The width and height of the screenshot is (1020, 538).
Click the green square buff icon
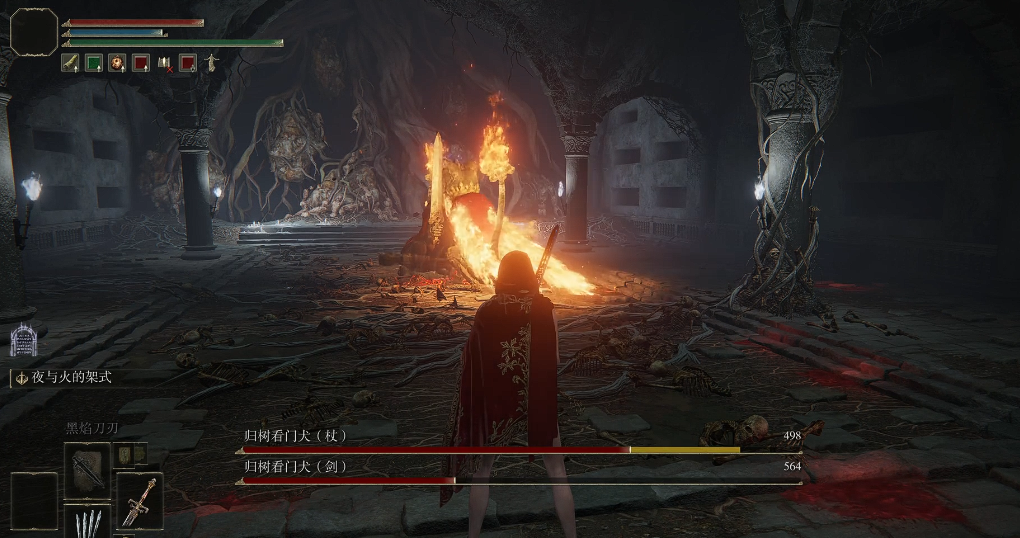[x=94, y=63]
